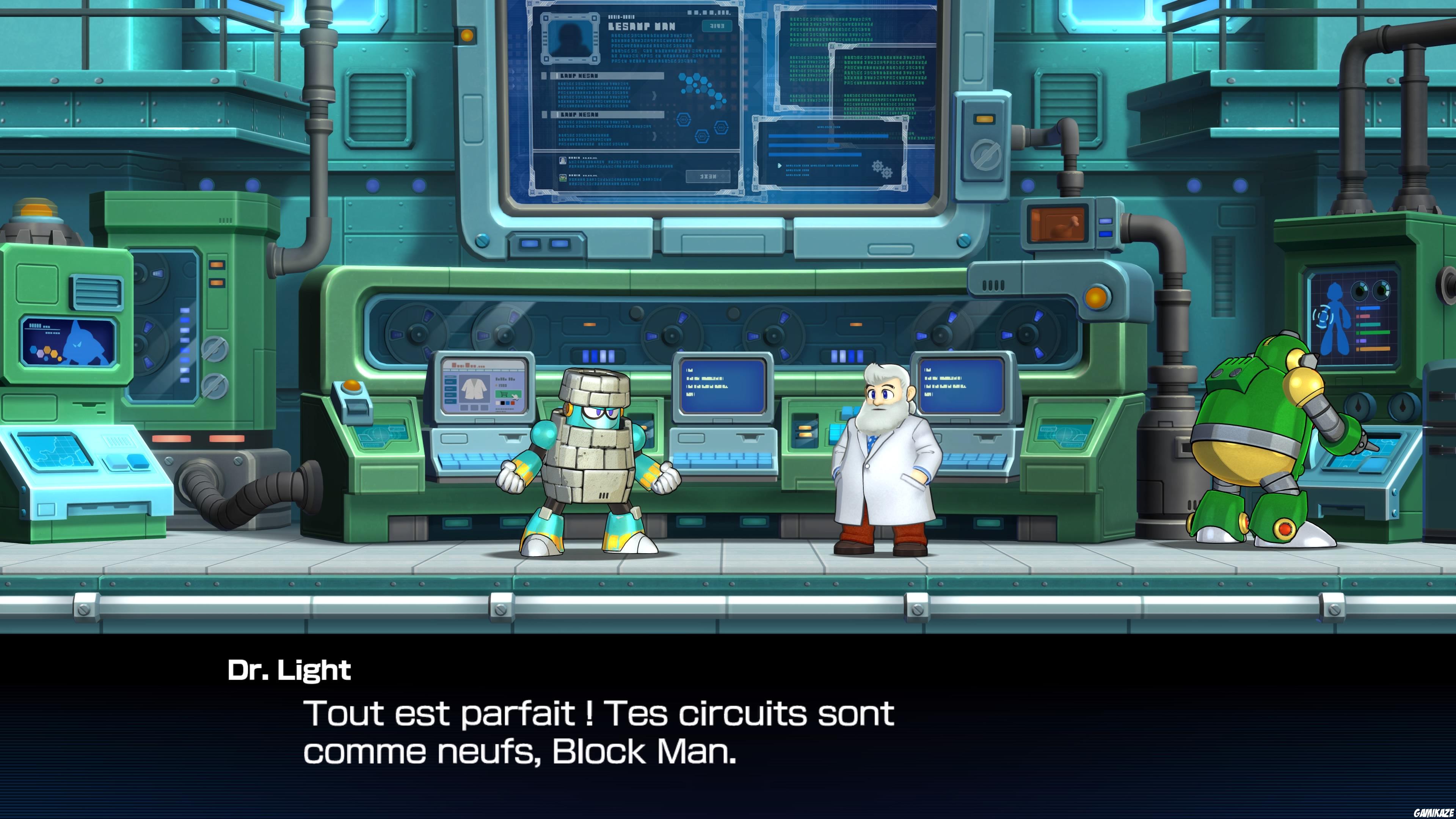Screen dimensions: 1456x819
Task: Select the second tab in the shop sidebar
Action: pyautogui.click(x=451, y=382)
